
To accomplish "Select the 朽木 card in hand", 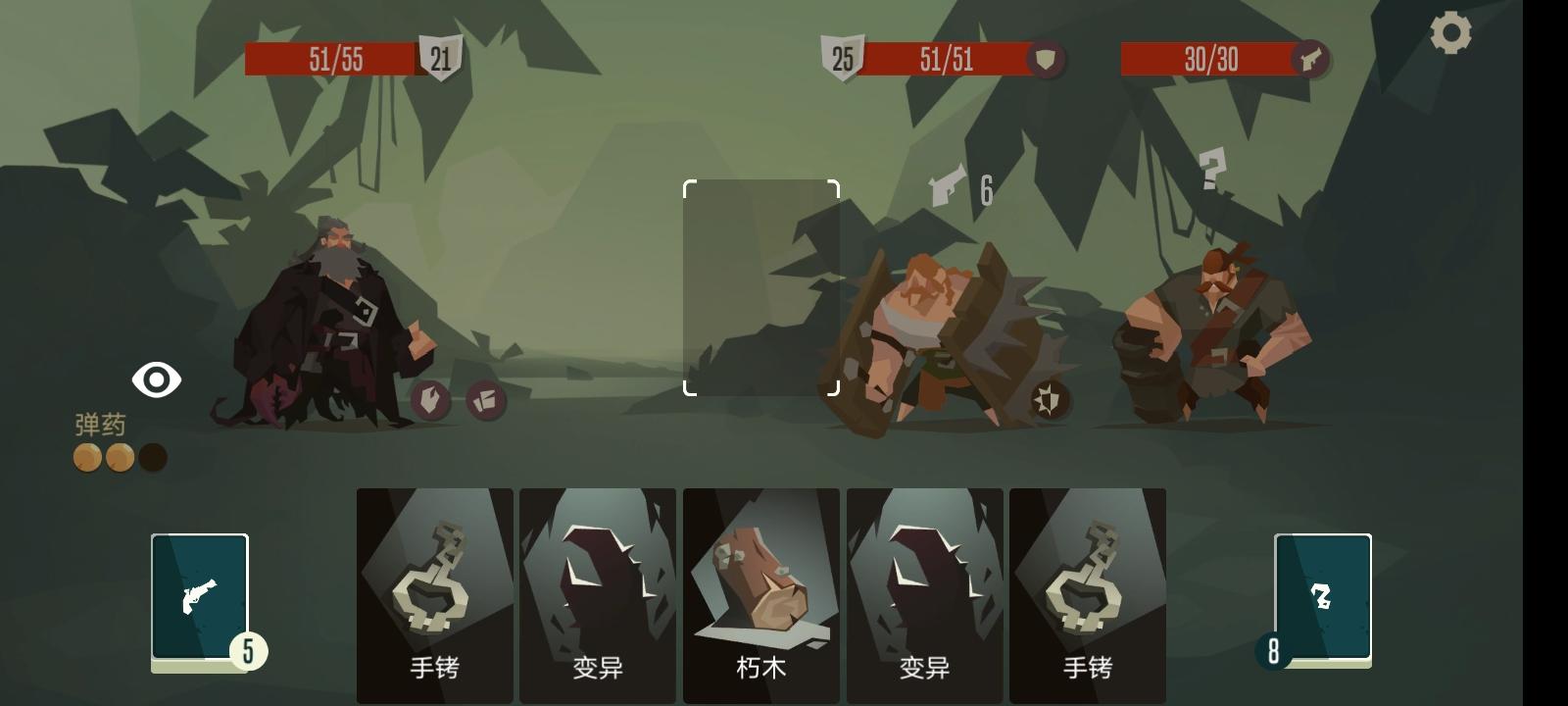I will (x=761, y=588).
